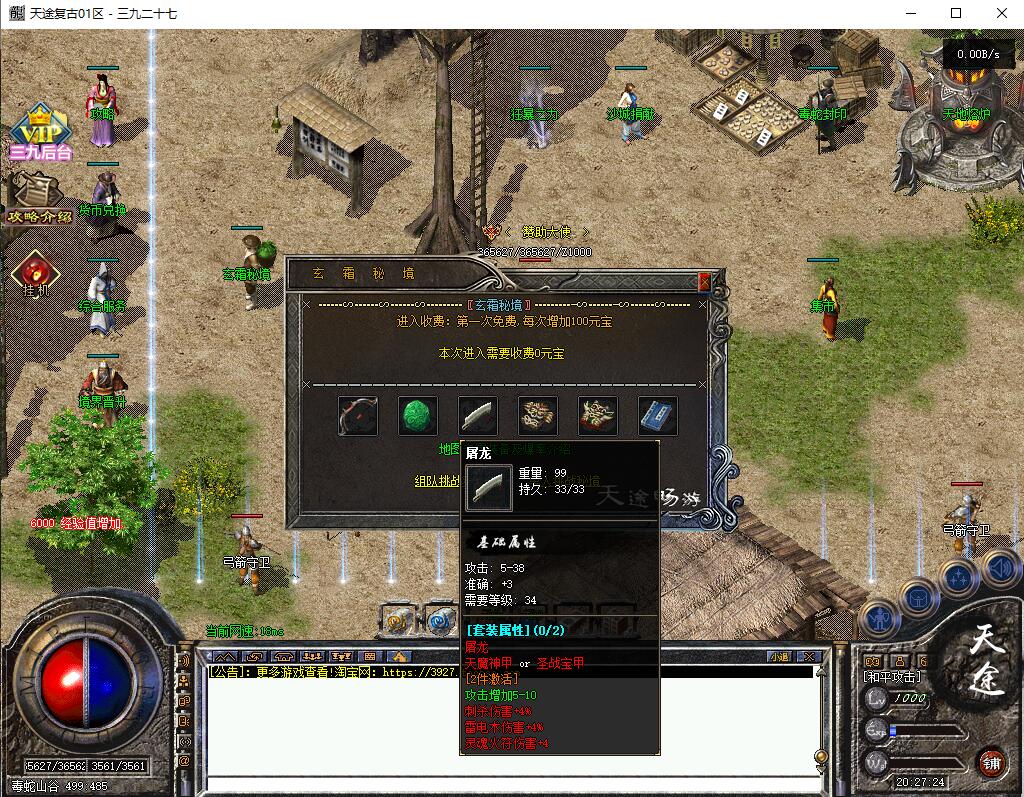Close the 玄霜秘境 dialog window
This screenshot has height=797, width=1024.
tap(705, 282)
